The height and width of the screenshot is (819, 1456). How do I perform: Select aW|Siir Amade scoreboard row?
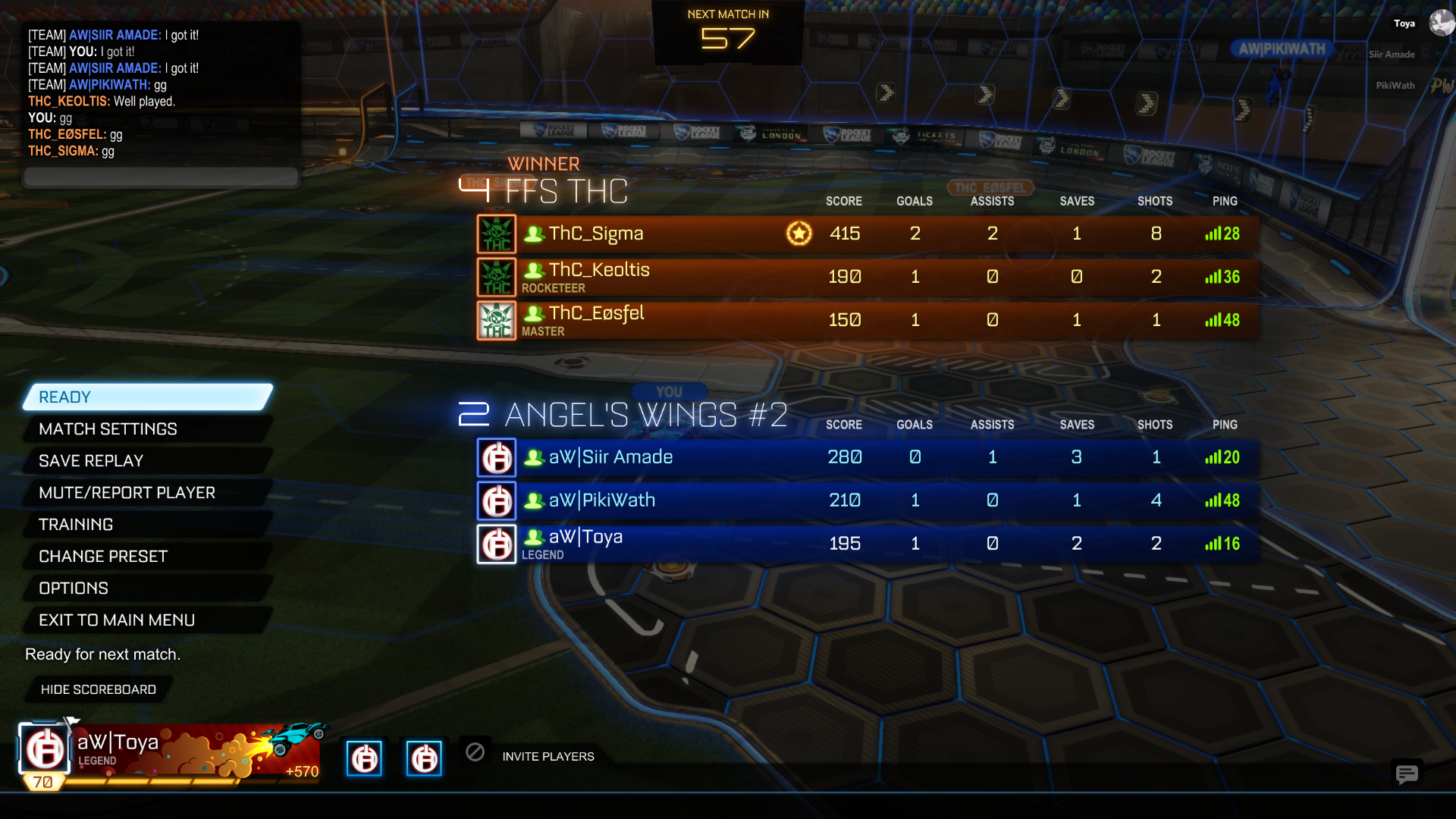[868, 457]
